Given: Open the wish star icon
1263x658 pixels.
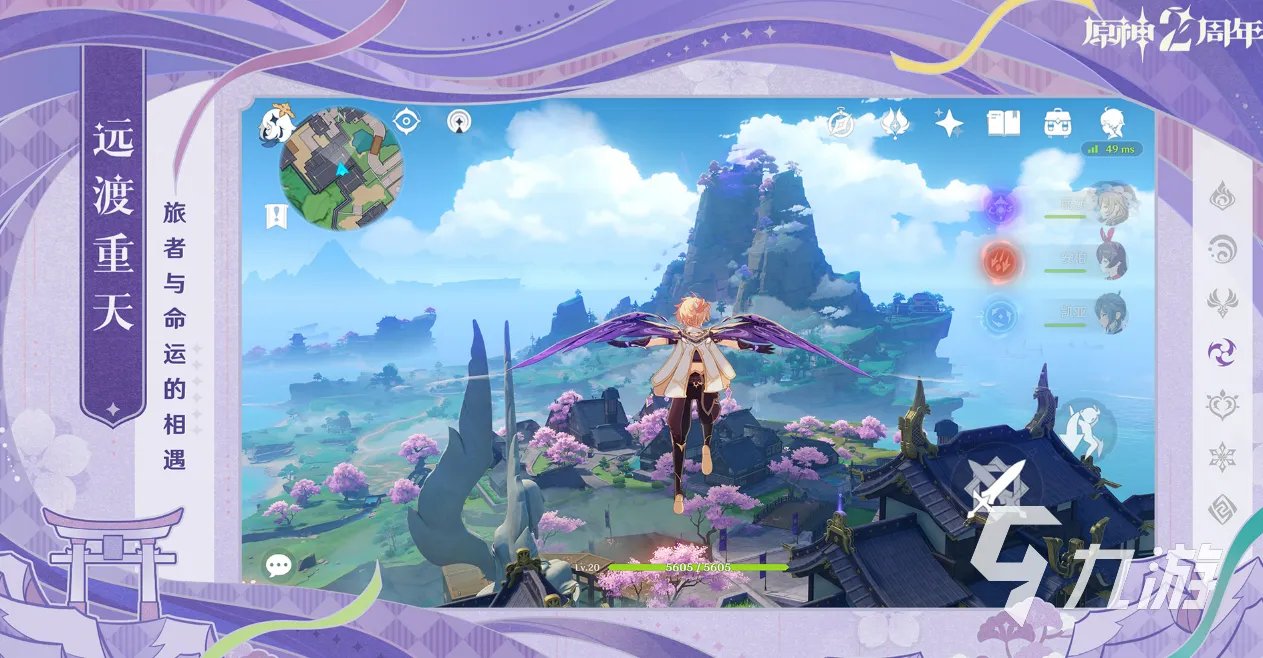Looking at the screenshot, I should tap(948, 123).
